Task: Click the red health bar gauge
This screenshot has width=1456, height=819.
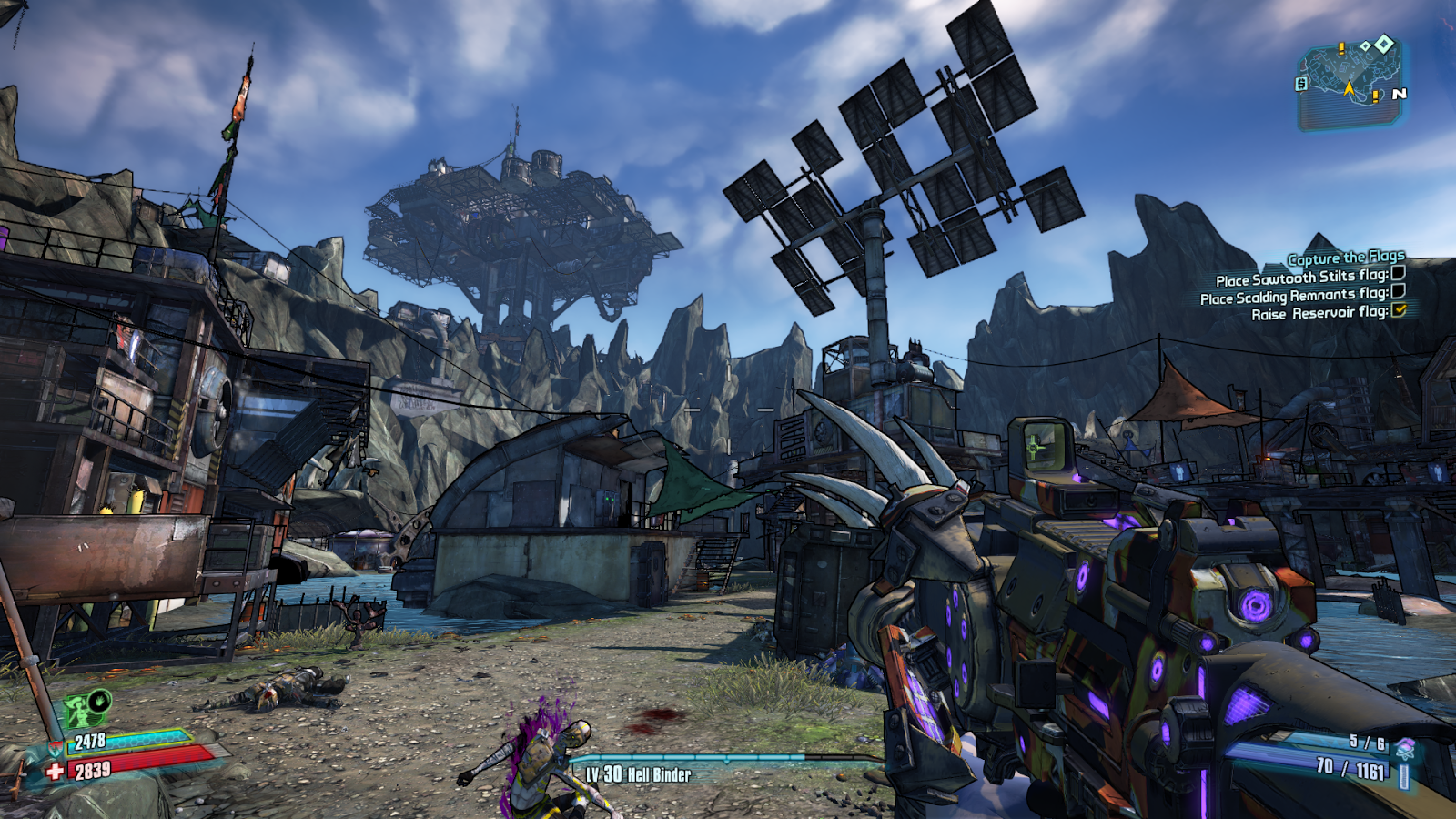Action: pyautogui.click(x=136, y=763)
